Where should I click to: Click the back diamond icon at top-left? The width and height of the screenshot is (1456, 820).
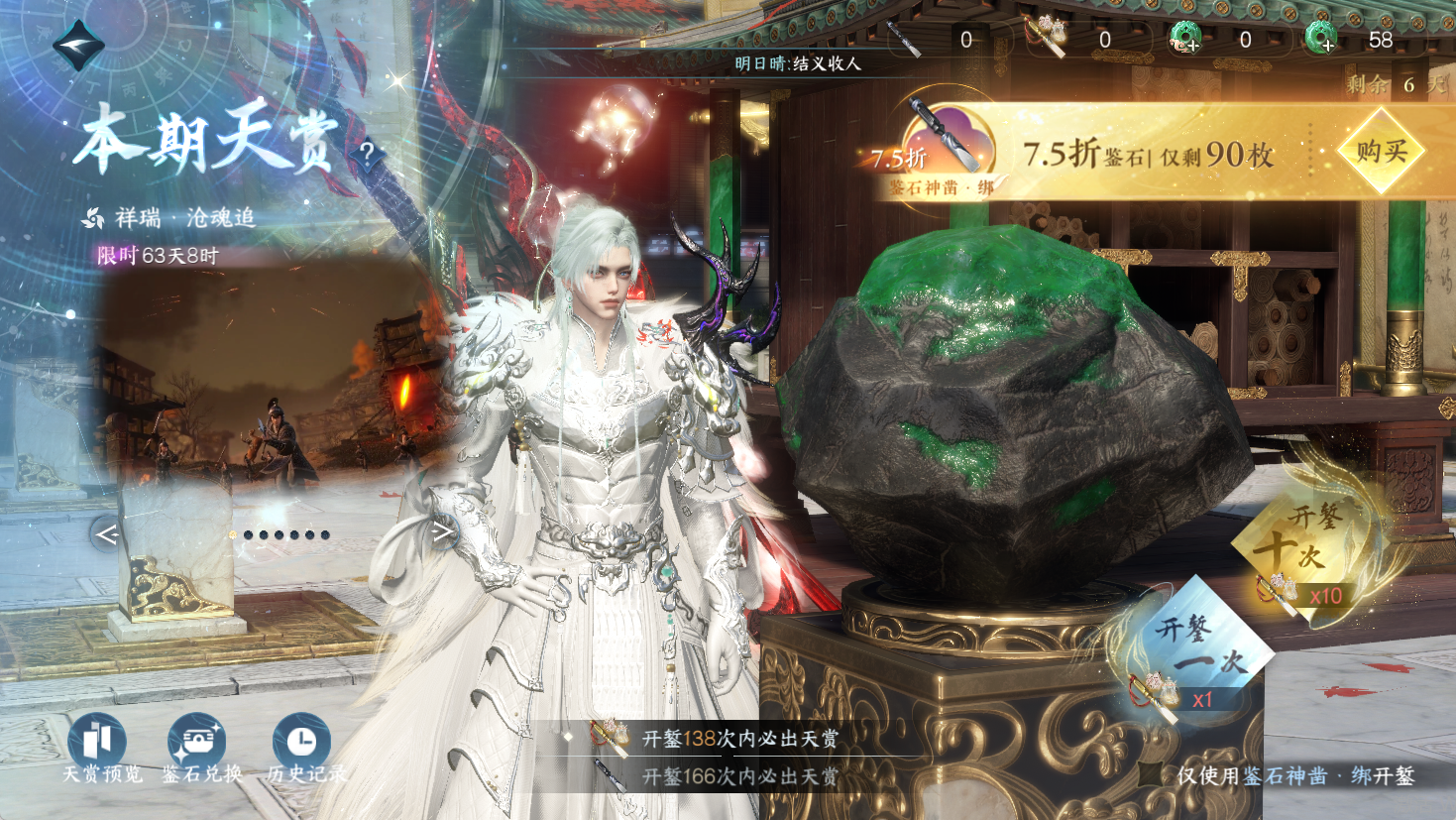click(x=77, y=46)
